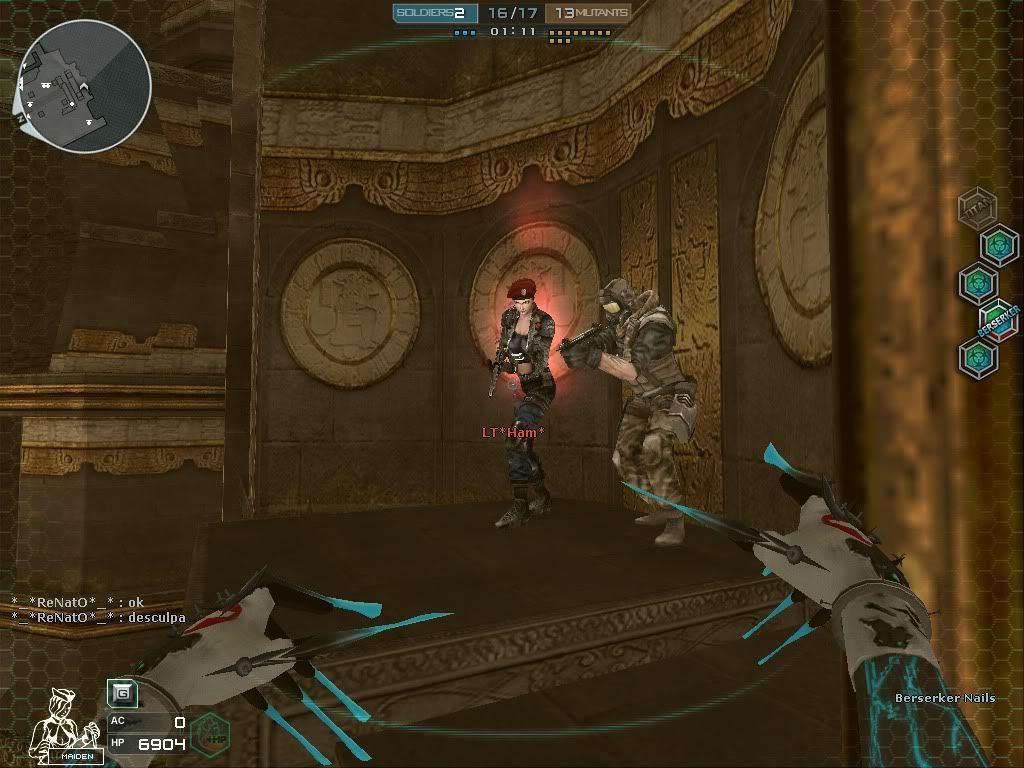
Task: Click the ReNatO "desculpa" chat message
Action: point(98,617)
